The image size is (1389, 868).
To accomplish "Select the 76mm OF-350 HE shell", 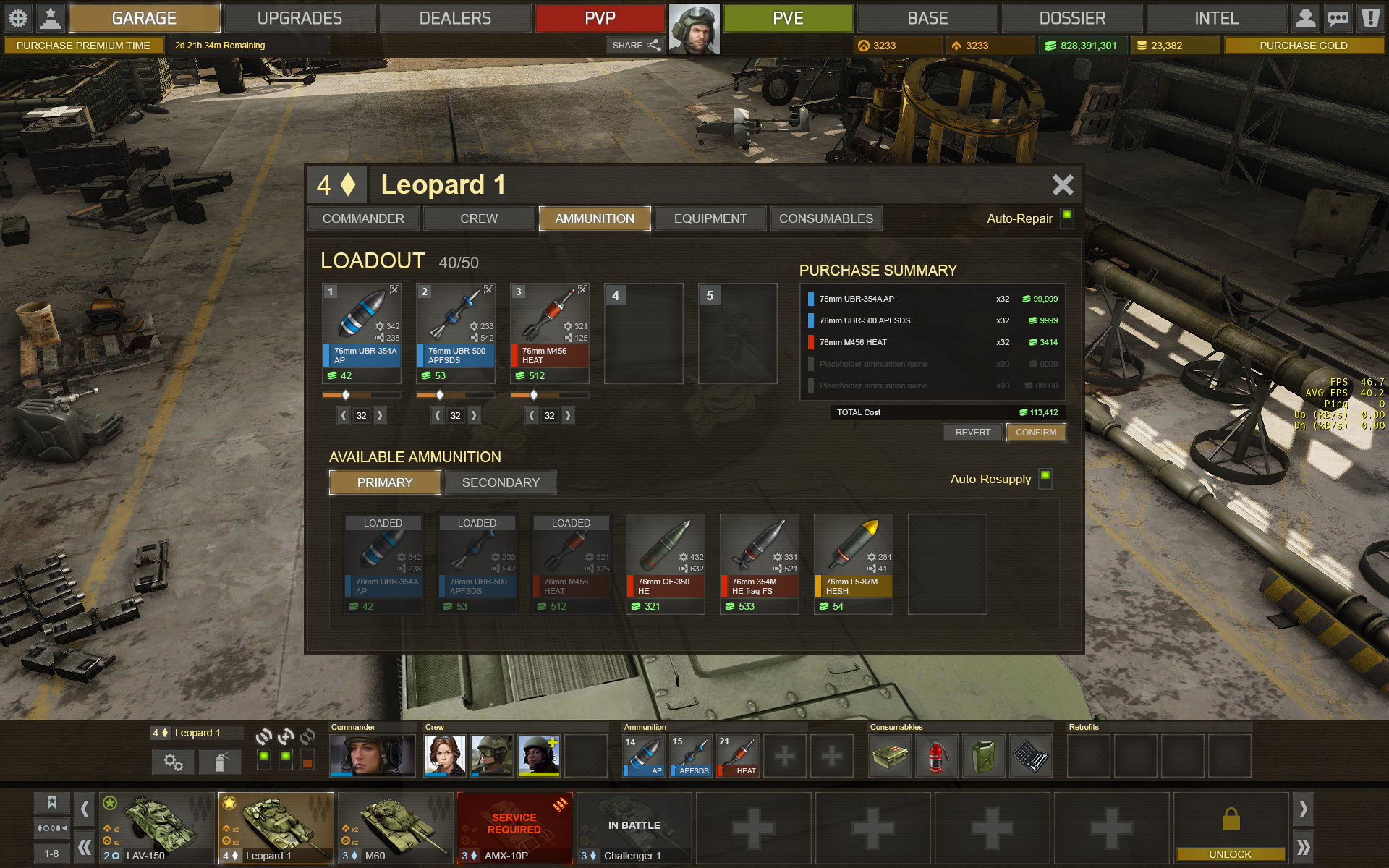I will (665, 563).
